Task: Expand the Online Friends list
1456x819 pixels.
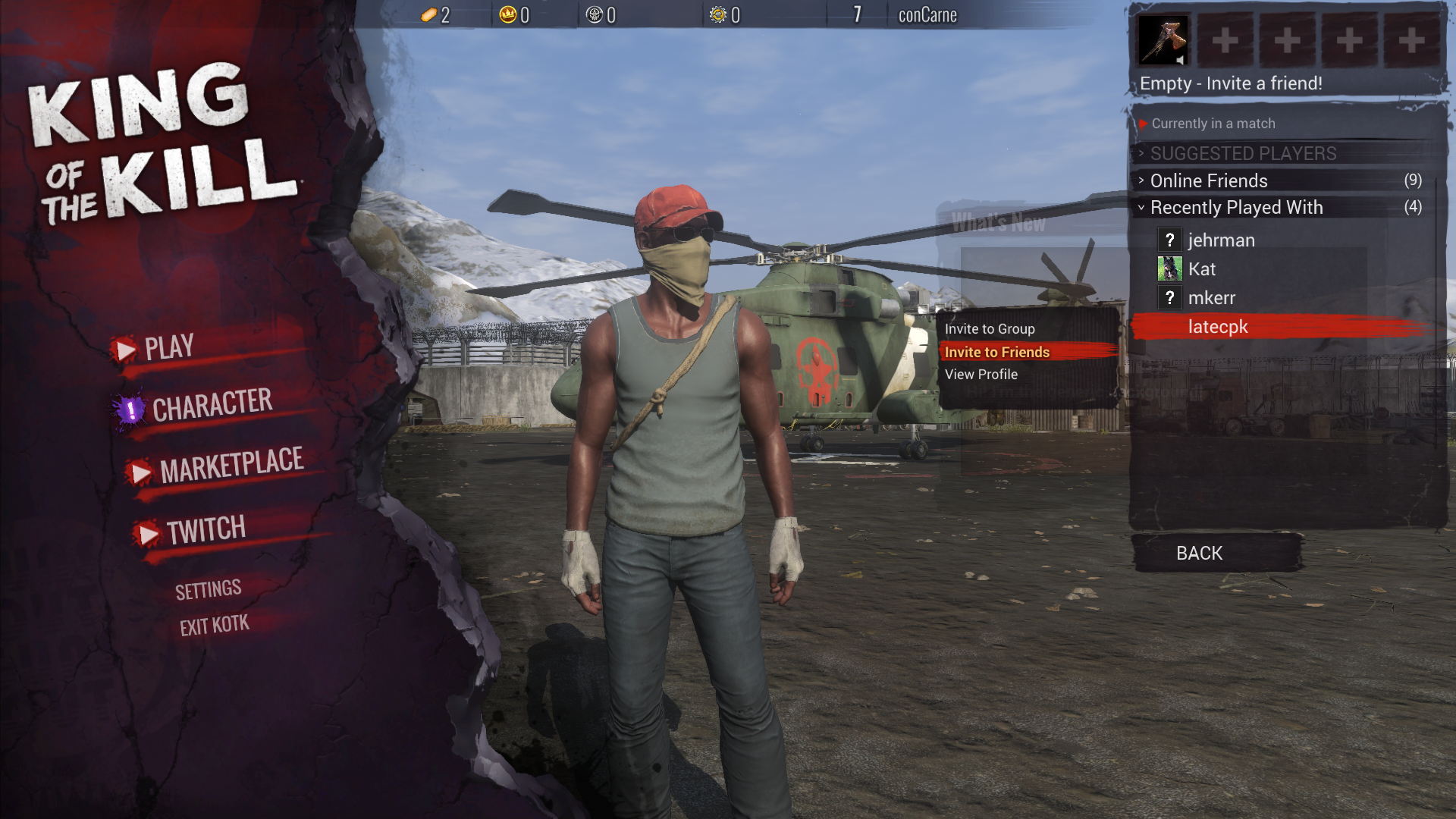Action: 1207,180
